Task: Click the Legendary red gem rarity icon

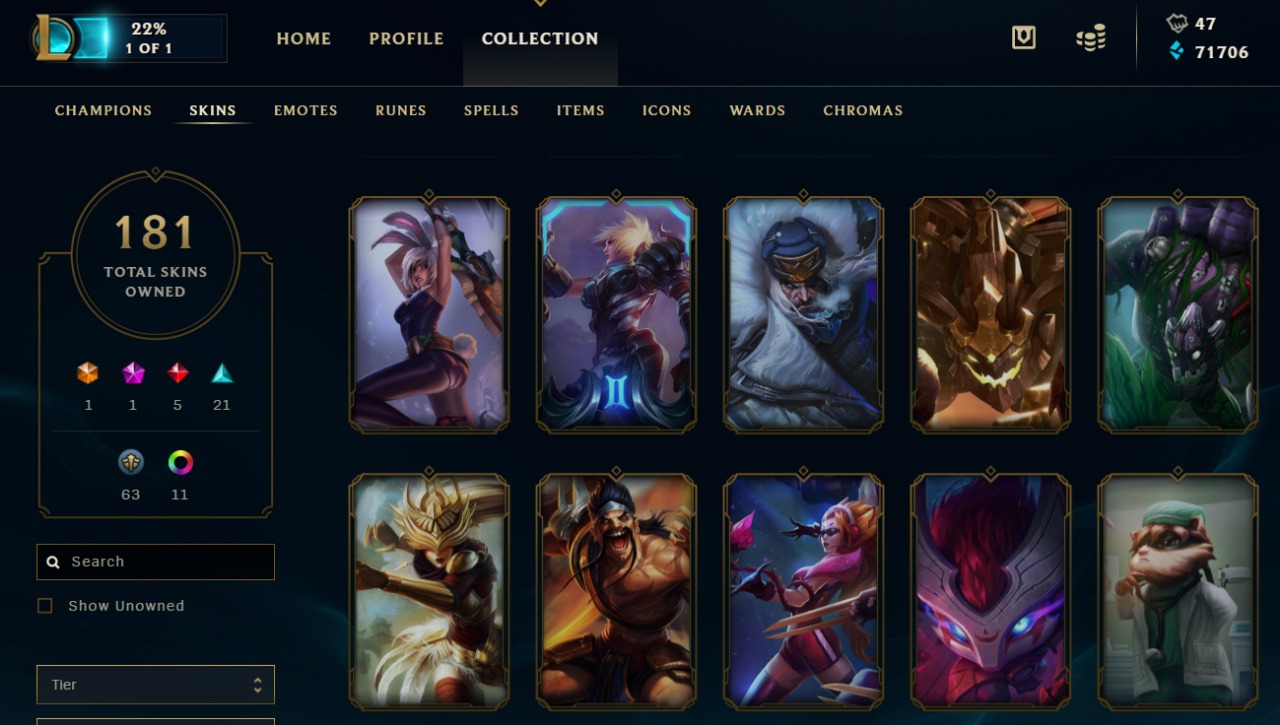Action: [178, 373]
